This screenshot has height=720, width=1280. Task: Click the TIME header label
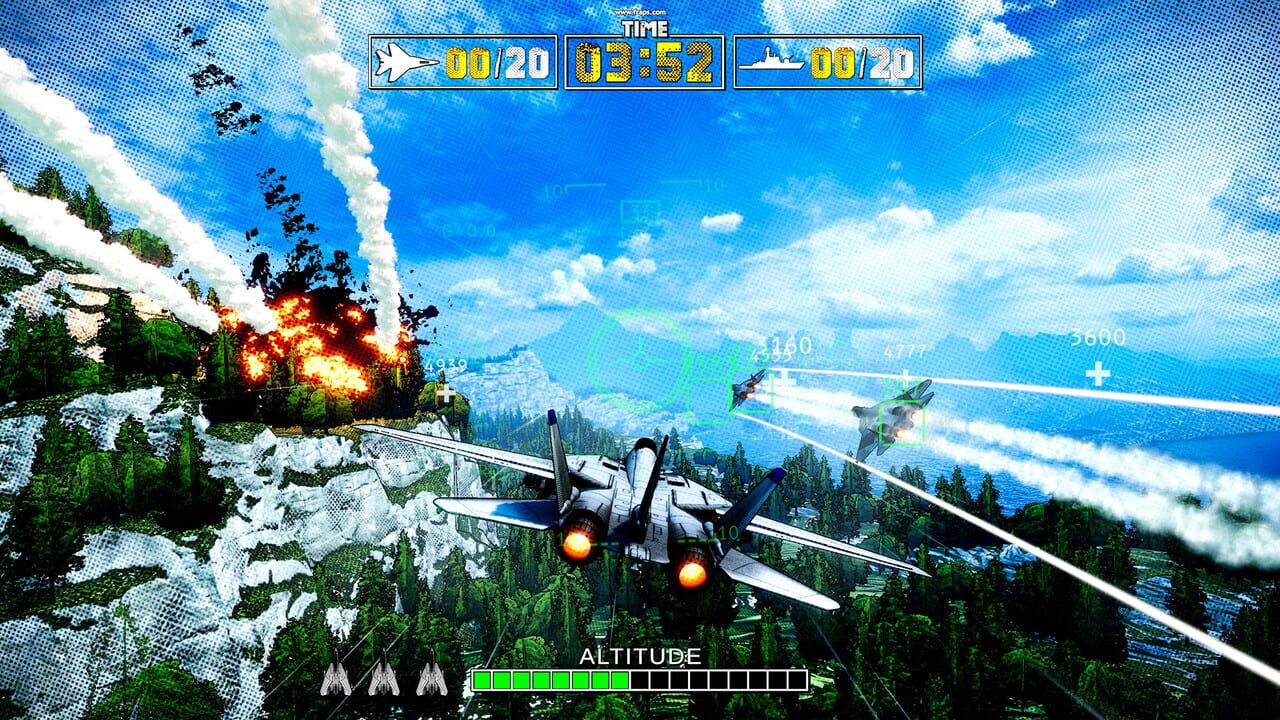click(x=646, y=29)
